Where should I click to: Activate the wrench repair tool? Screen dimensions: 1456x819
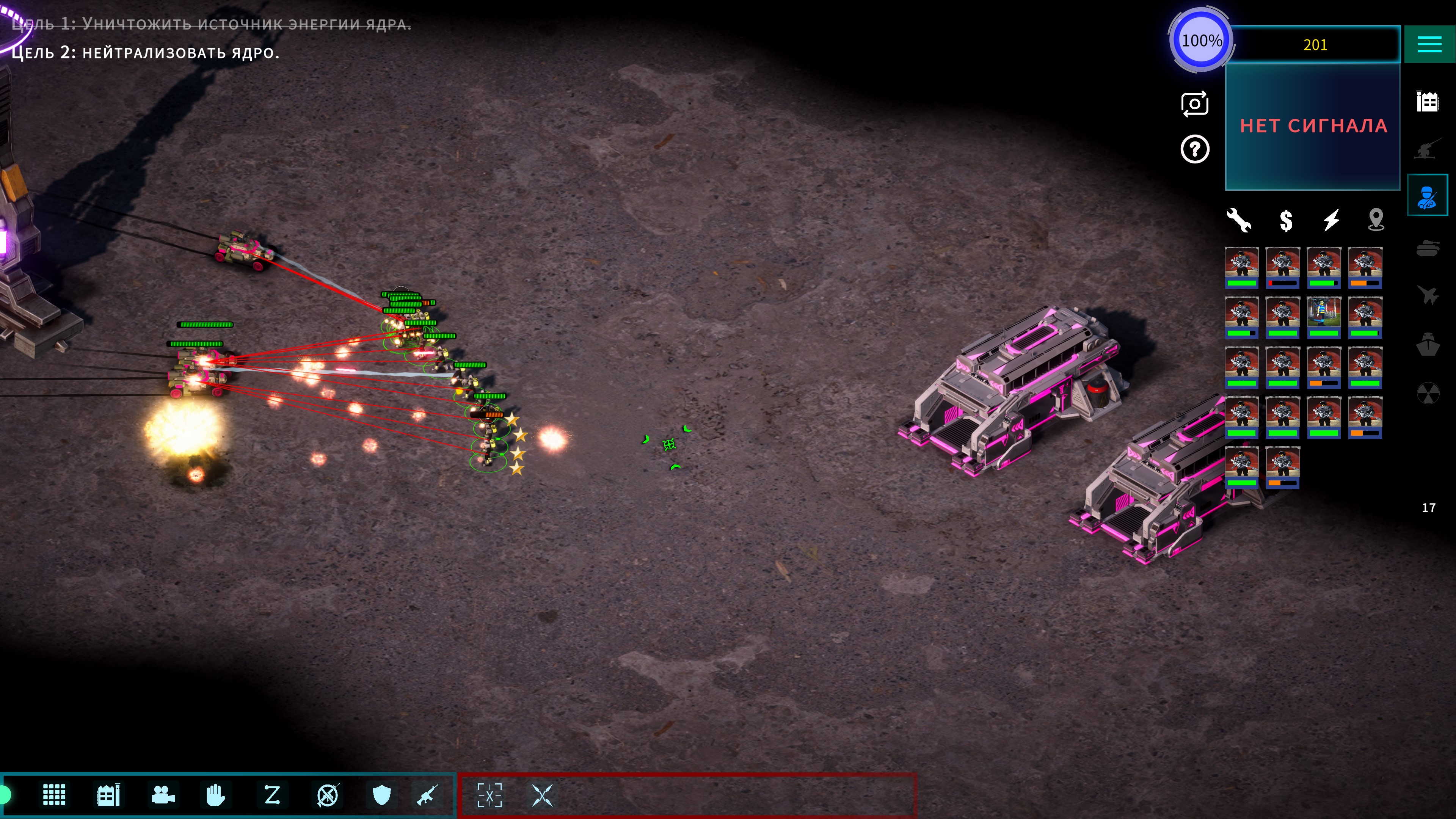1239,220
